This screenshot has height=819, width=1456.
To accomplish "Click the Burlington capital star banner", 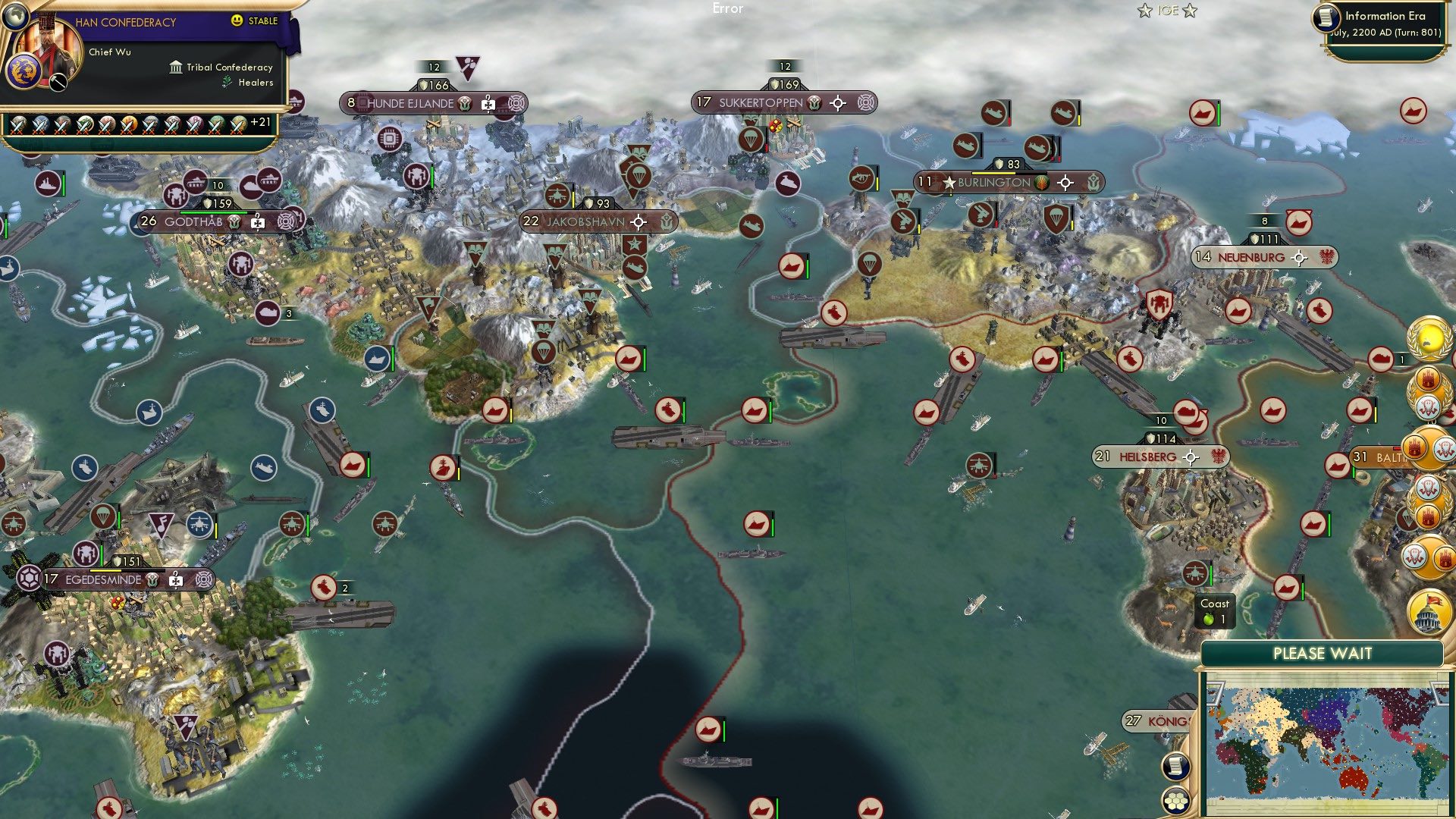I will [949, 182].
